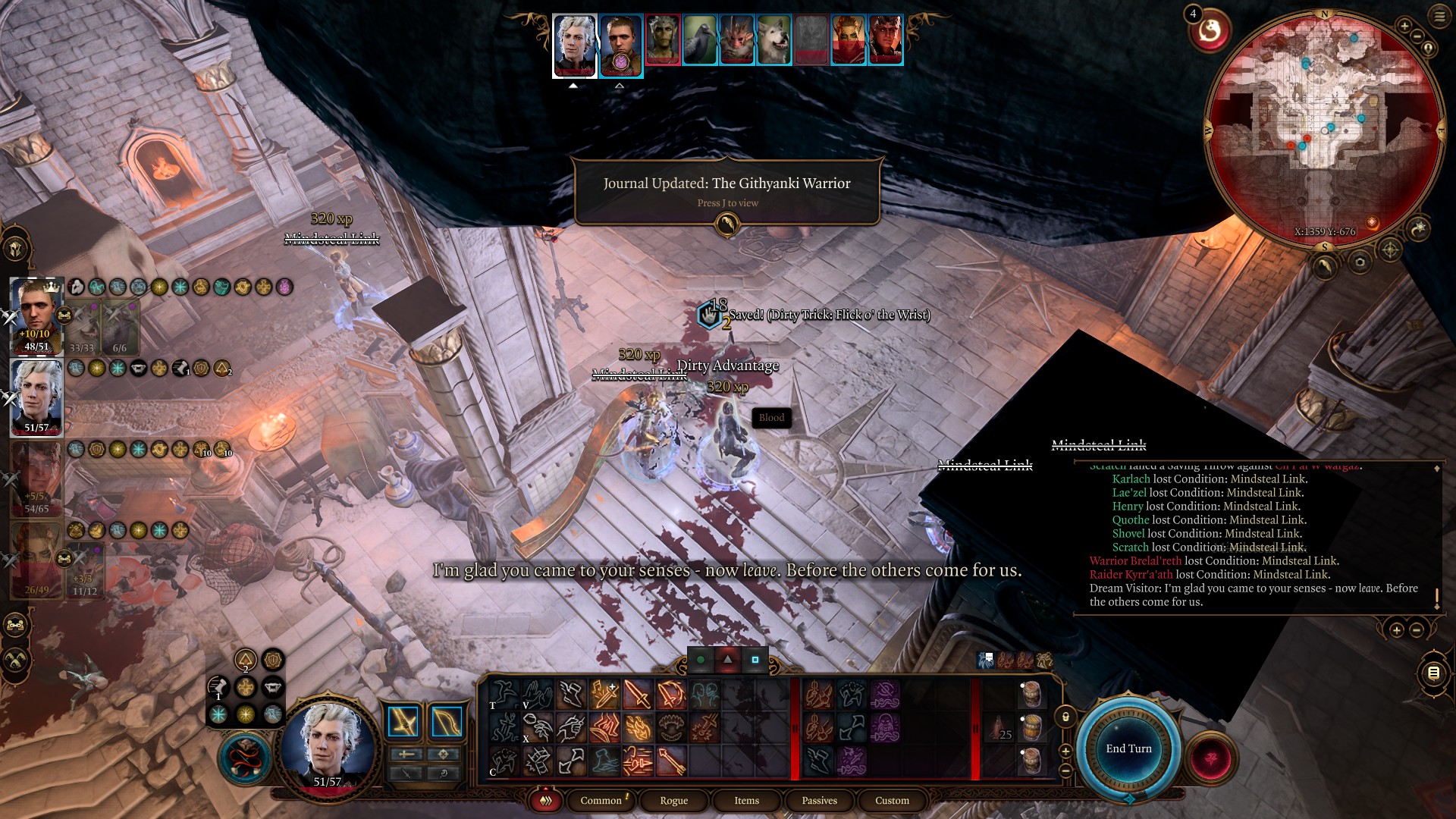End the current turn

point(1128,748)
